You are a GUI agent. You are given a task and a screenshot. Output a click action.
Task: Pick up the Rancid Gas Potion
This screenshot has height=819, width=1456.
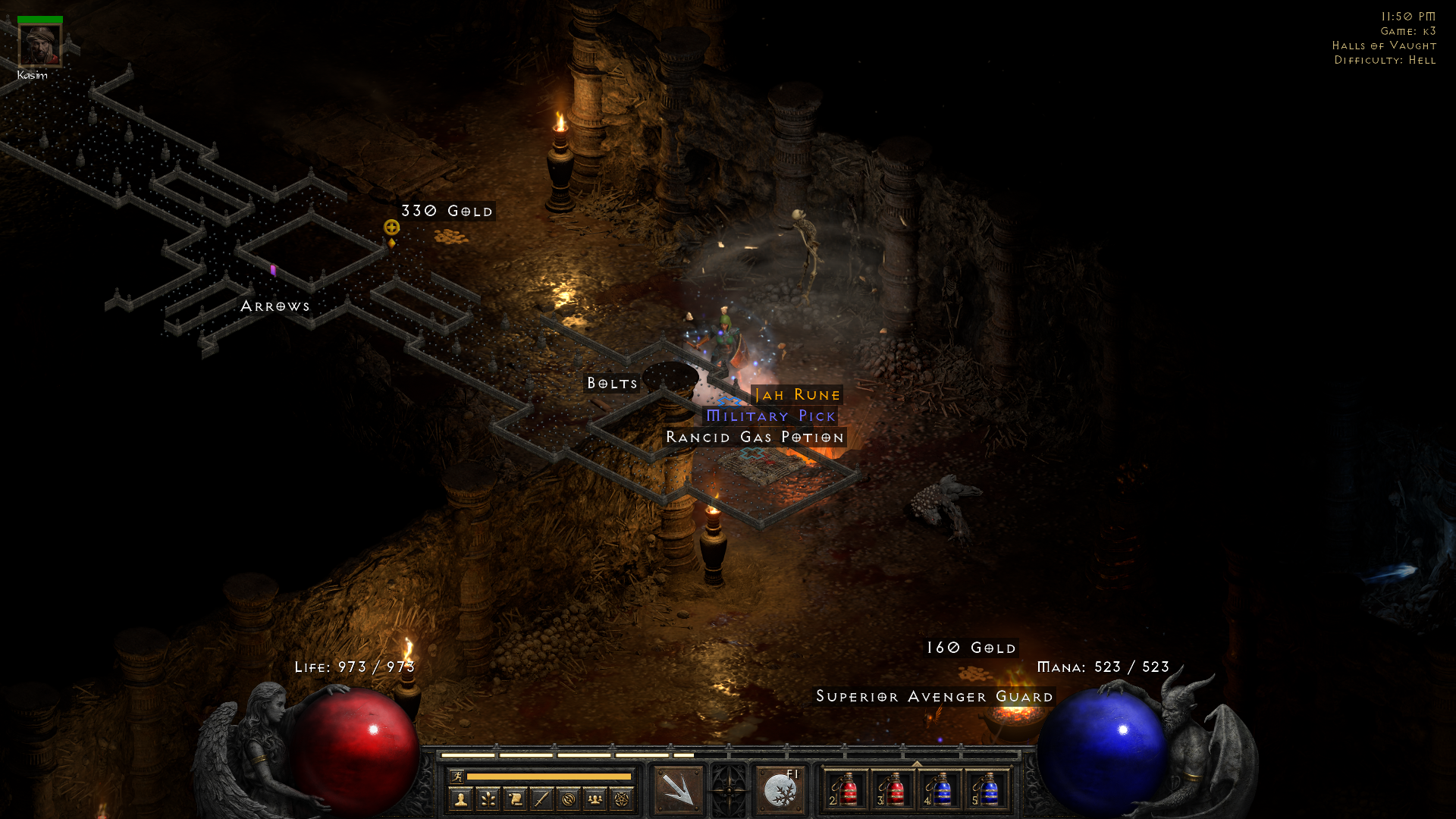point(755,437)
